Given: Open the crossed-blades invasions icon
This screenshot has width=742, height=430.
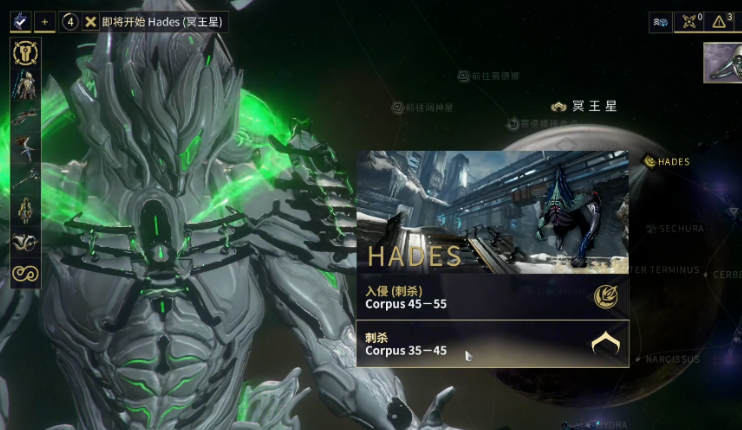Looking at the screenshot, I should [x=689, y=21].
